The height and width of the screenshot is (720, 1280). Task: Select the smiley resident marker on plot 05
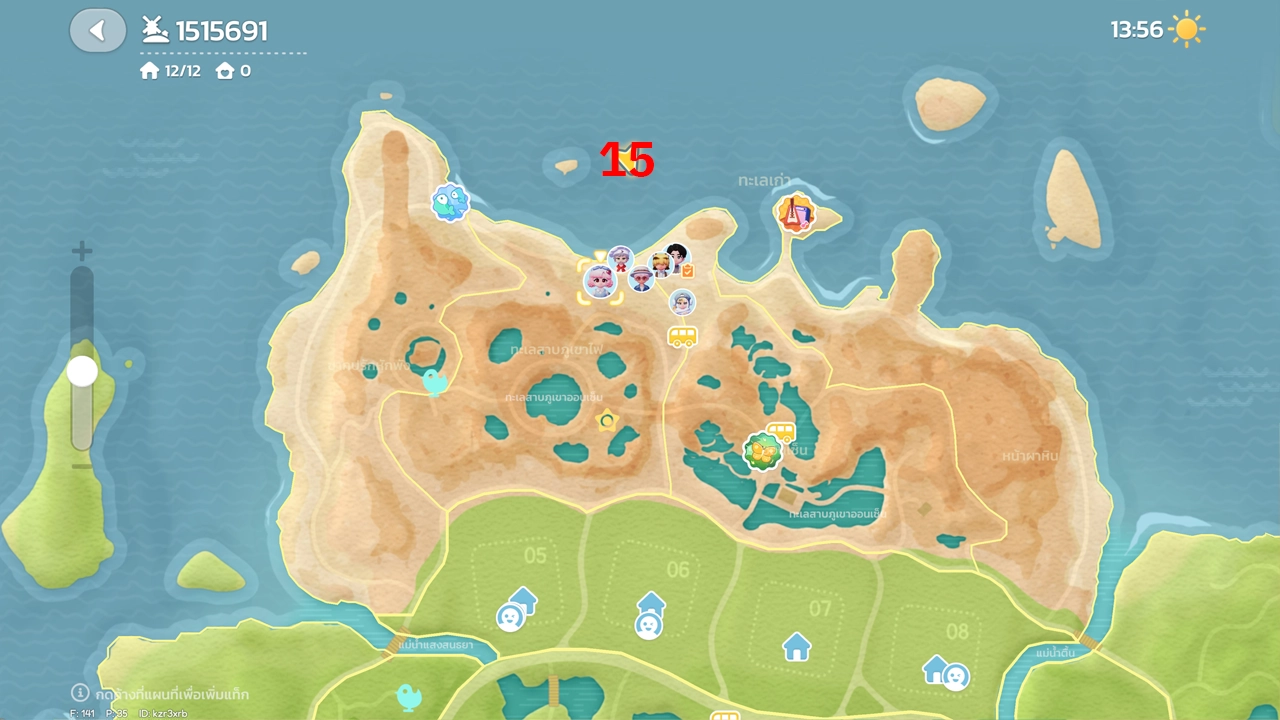tap(510, 617)
